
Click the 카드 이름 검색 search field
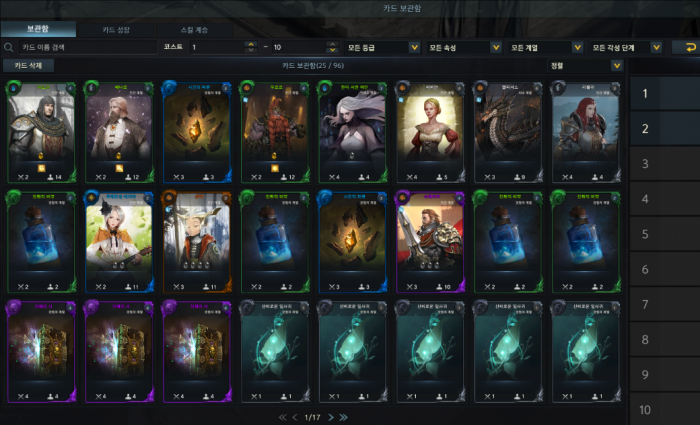click(x=80, y=47)
